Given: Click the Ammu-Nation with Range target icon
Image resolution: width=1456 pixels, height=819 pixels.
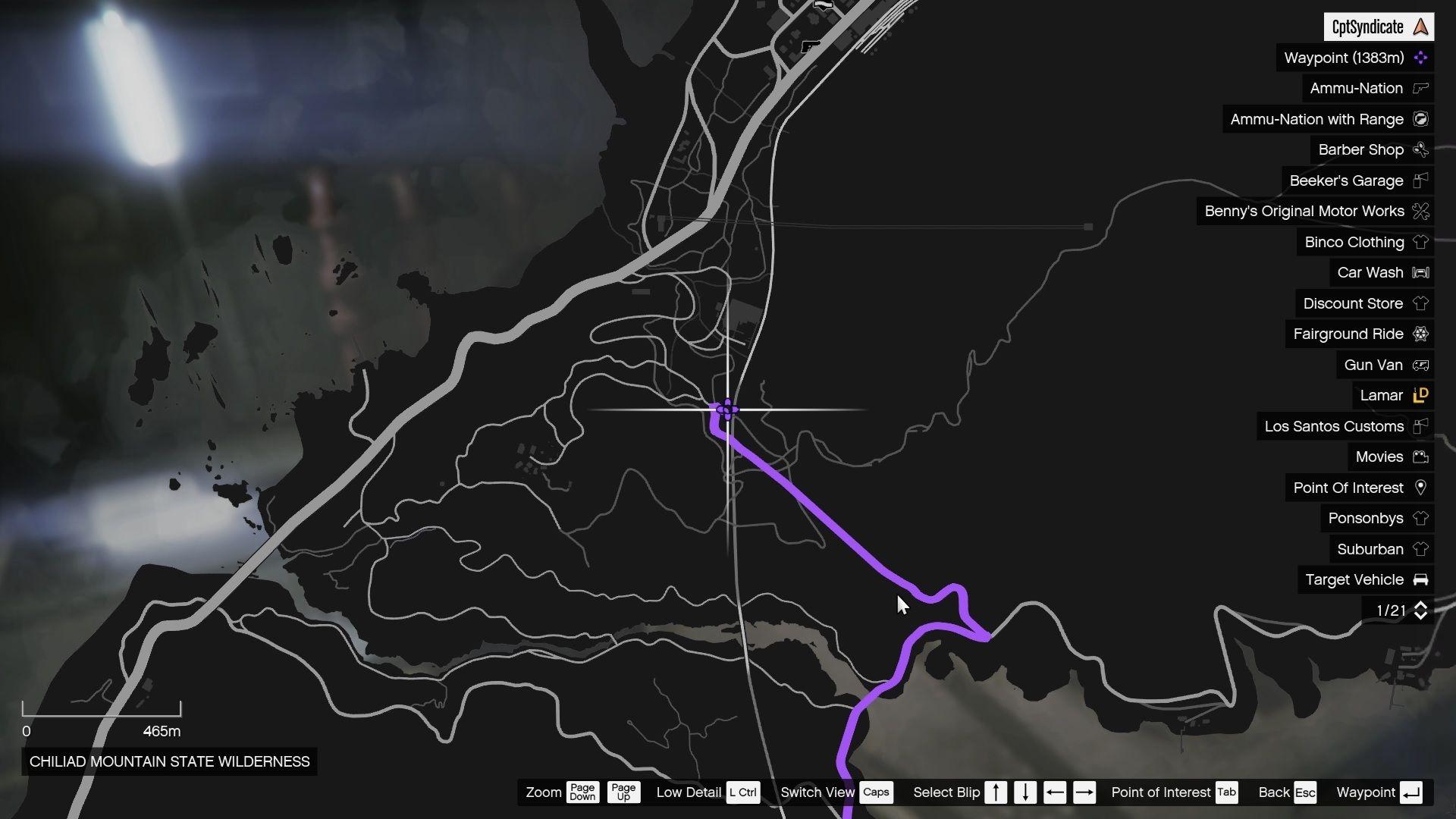Looking at the screenshot, I should pyautogui.click(x=1420, y=119).
